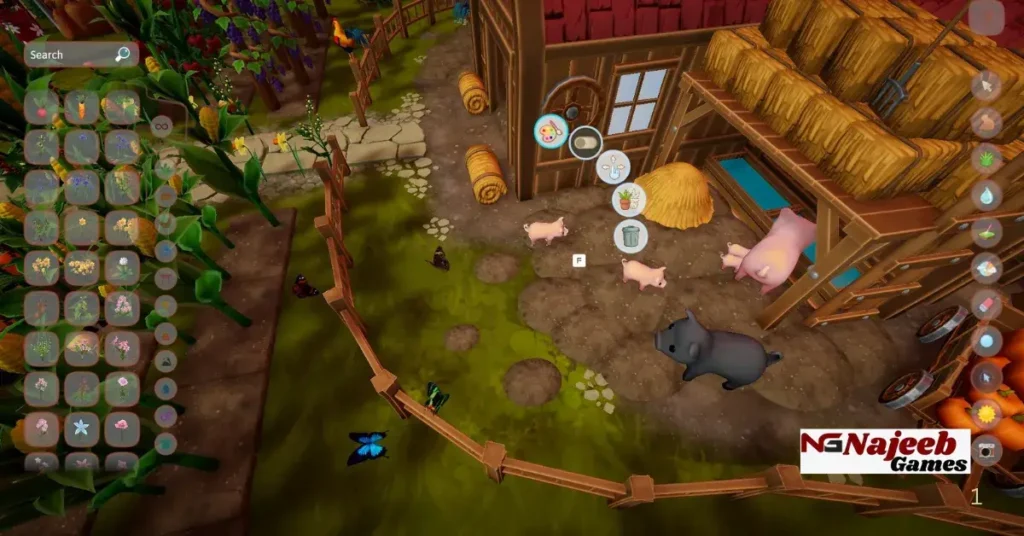Select the carrot plant slot
The height and width of the screenshot is (536, 1024).
82,106
